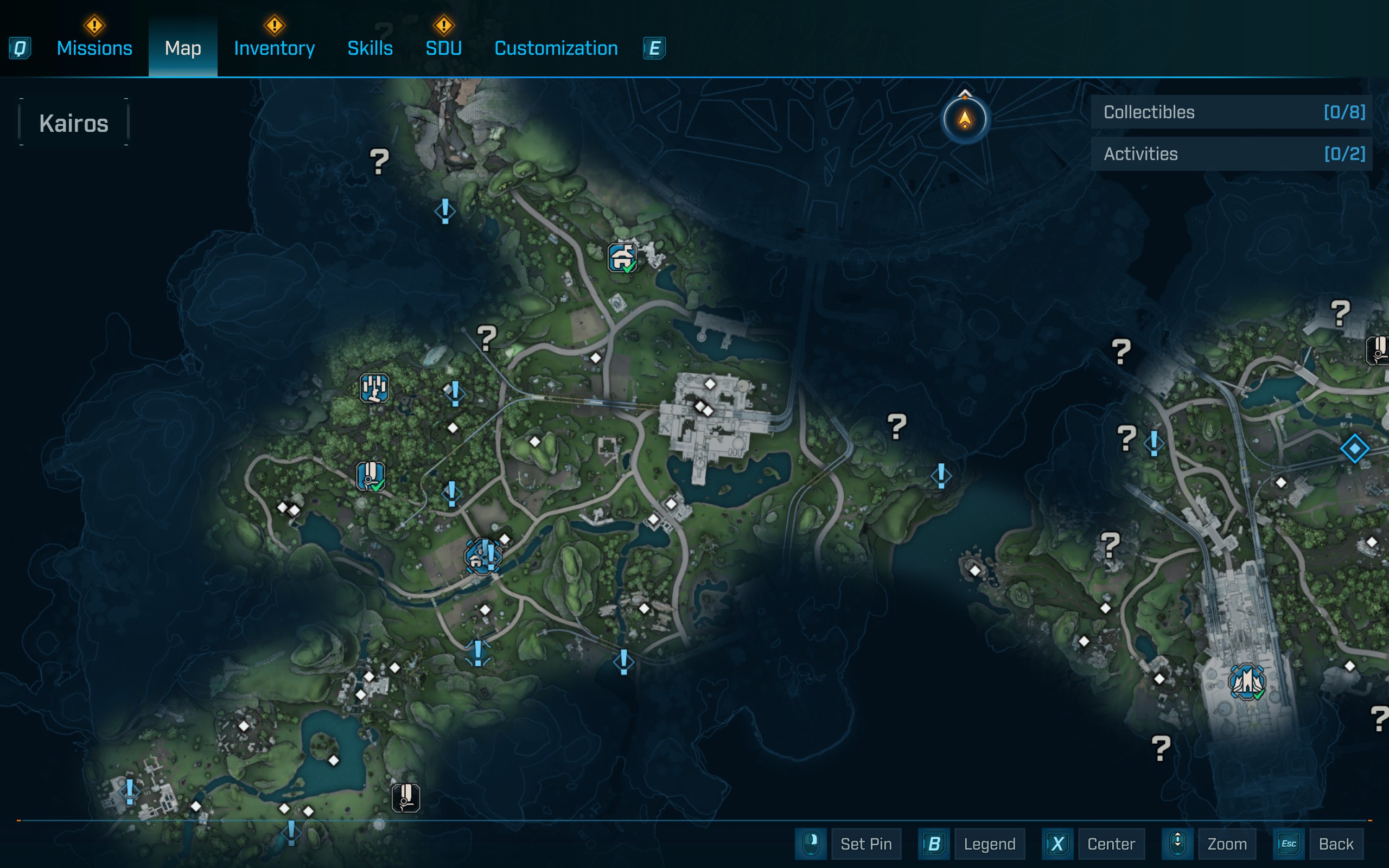Open the Customization tab
Screen dimensions: 1389x868
pyautogui.click(x=556, y=48)
